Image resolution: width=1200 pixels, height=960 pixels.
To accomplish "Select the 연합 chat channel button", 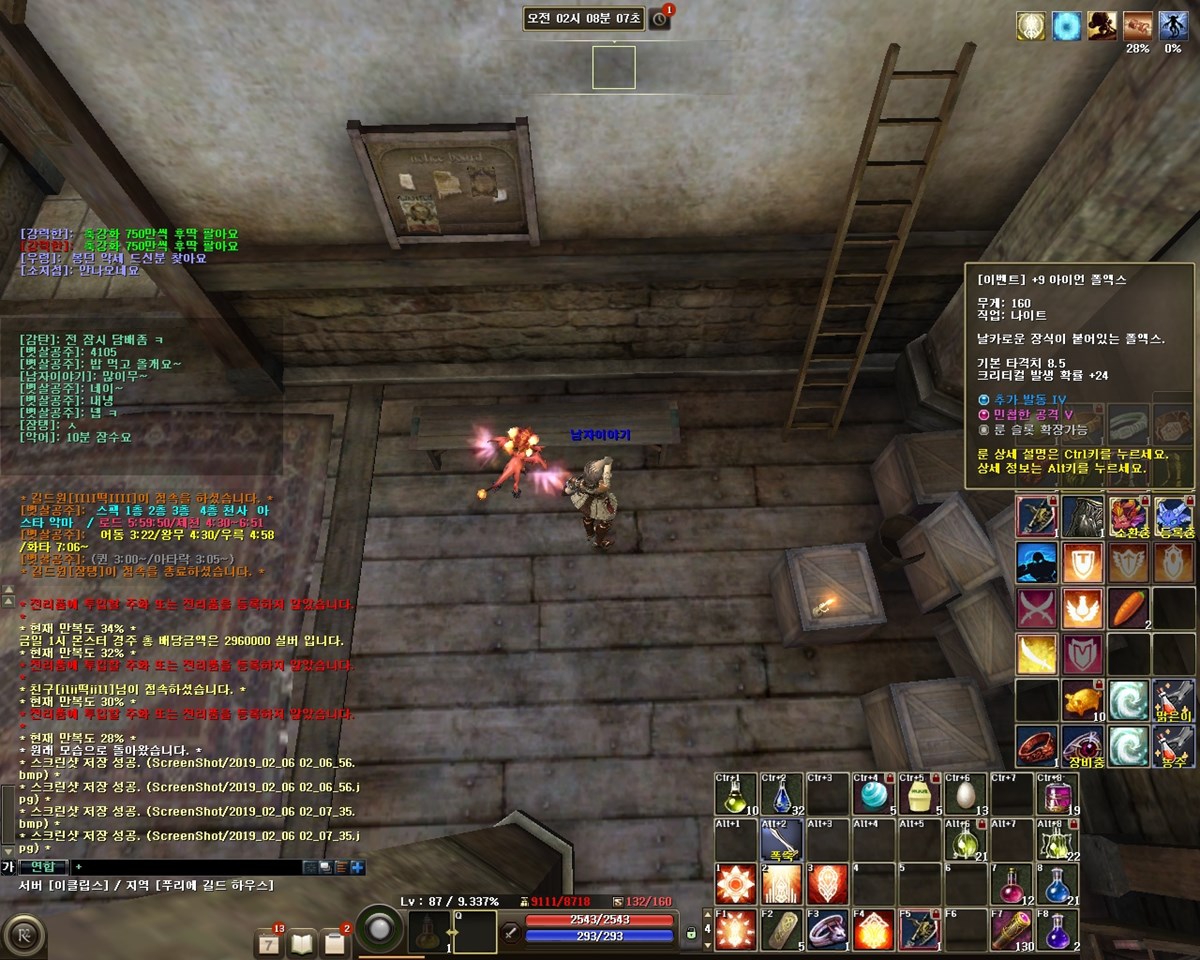I will point(43,867).
